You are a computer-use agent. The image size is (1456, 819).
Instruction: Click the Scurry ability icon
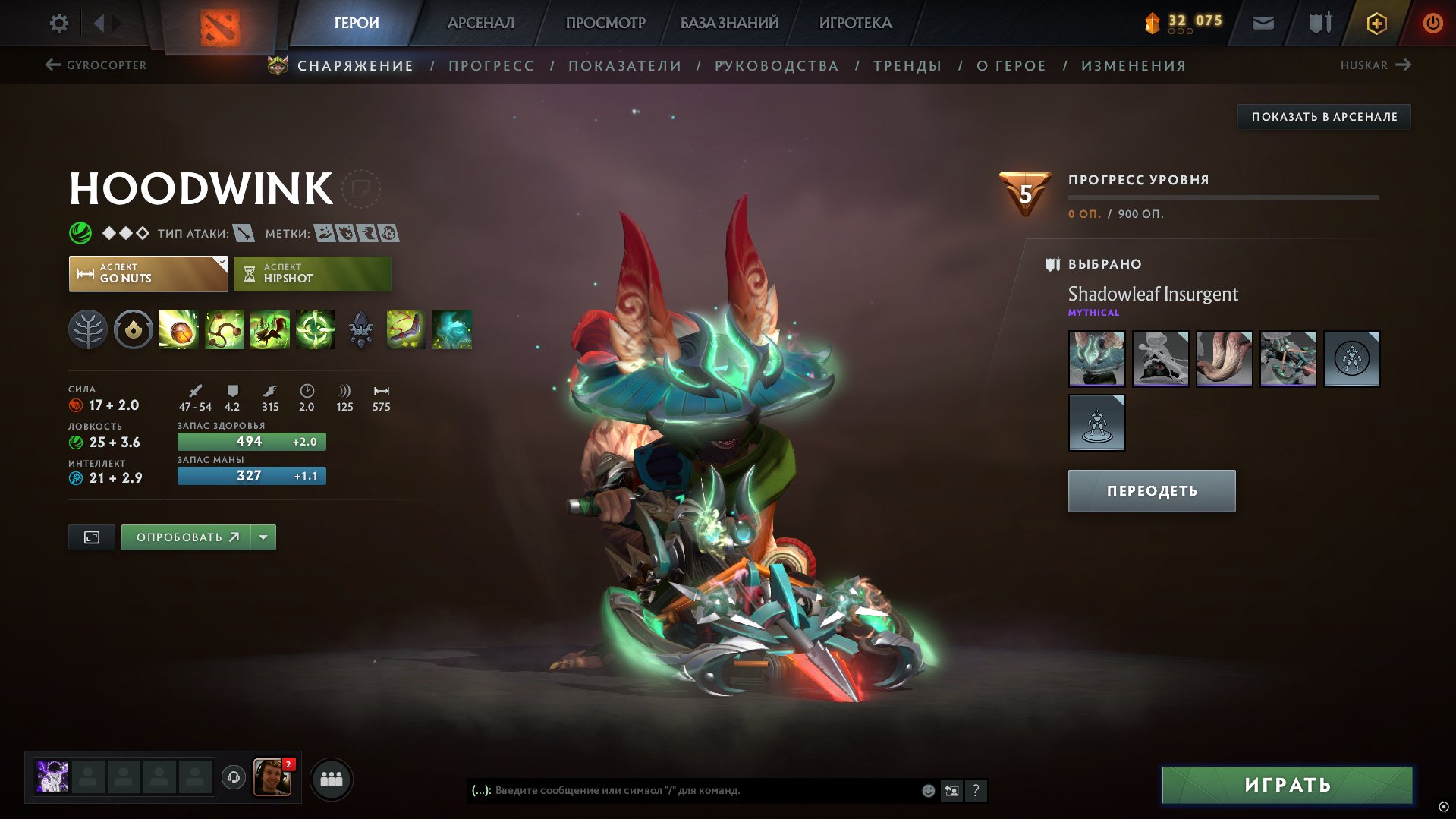coord(269,330)
